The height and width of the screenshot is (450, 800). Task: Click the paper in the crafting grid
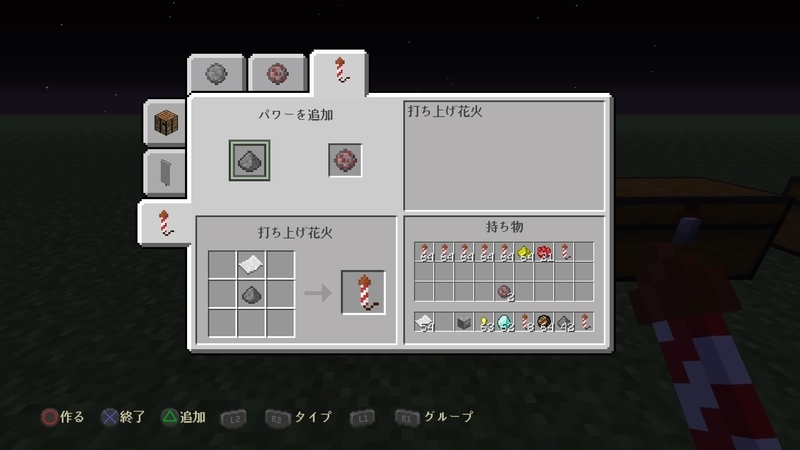[252, 265]
